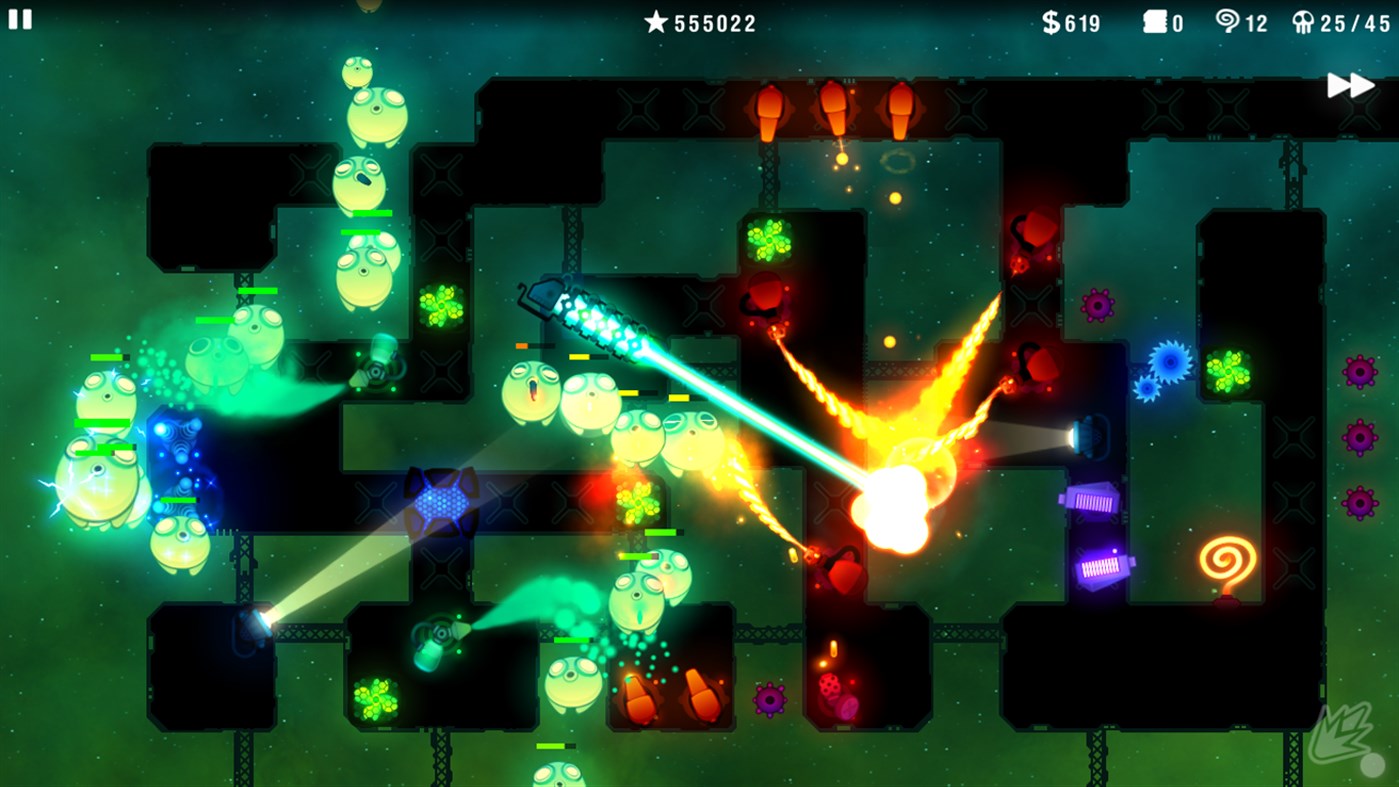Pause the game
1399x787 pixels.
pyautogui.click(x=20, y=20)
